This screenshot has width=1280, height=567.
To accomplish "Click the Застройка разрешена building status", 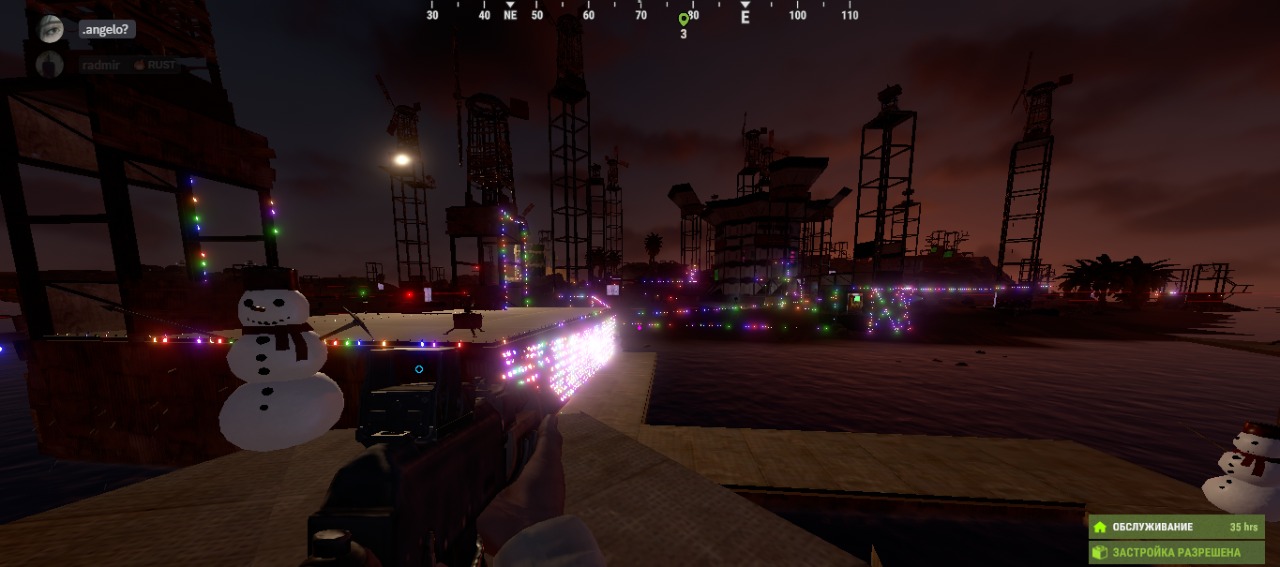I will click(1176, 552).
